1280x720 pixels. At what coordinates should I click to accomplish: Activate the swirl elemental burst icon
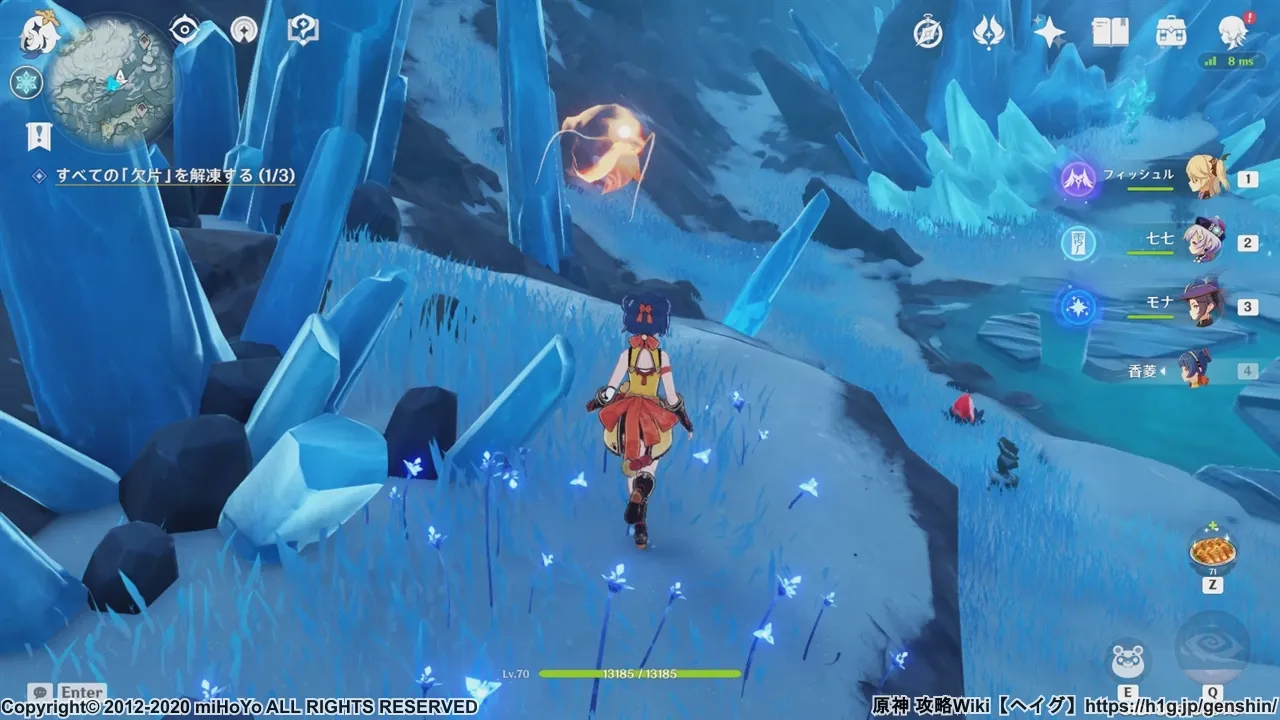tap(1212, 649)
